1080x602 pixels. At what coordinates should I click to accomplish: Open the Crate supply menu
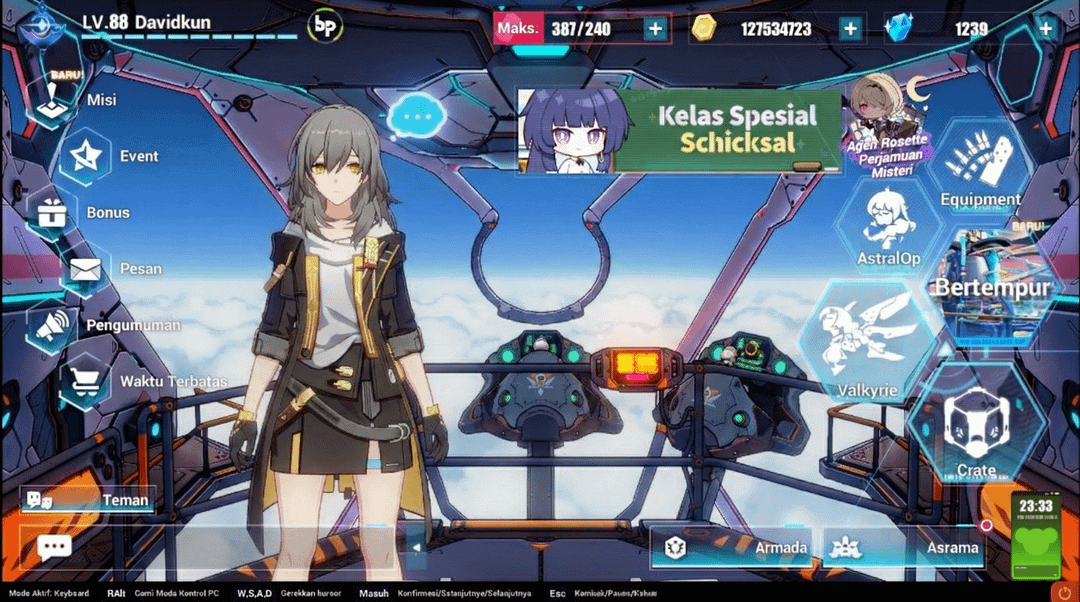[976, 425]
